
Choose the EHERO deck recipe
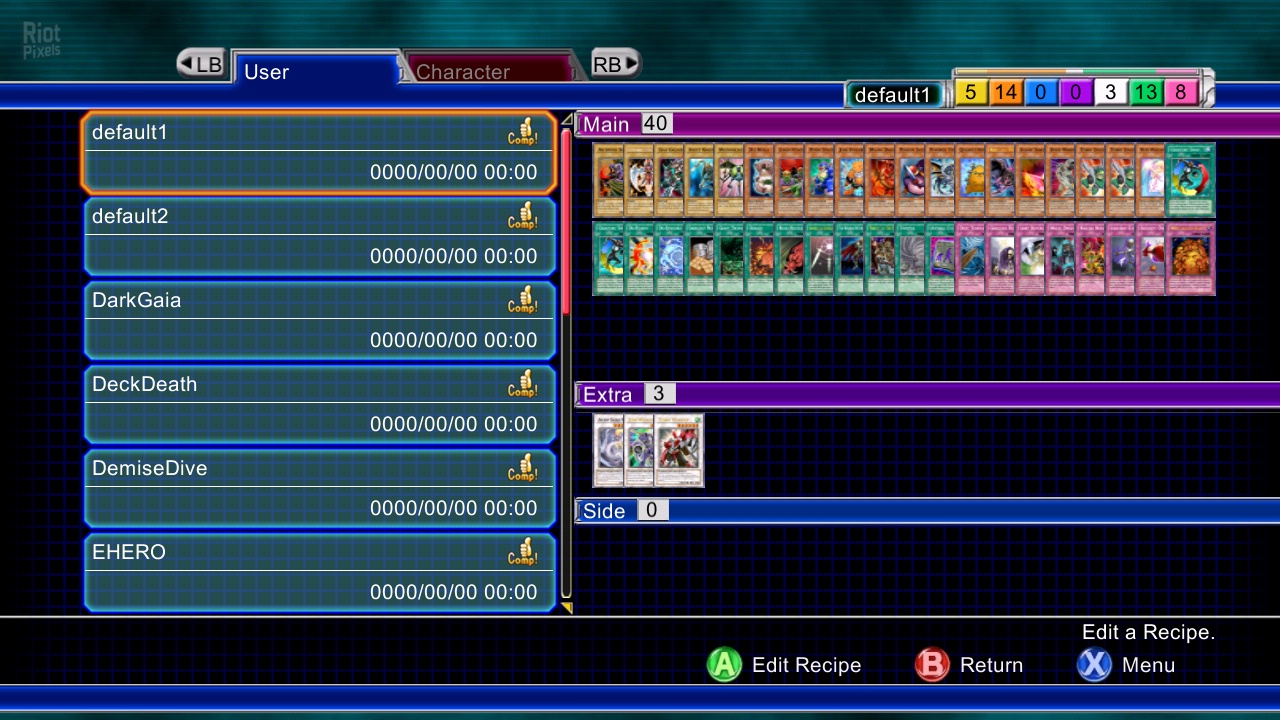(318, 572)
